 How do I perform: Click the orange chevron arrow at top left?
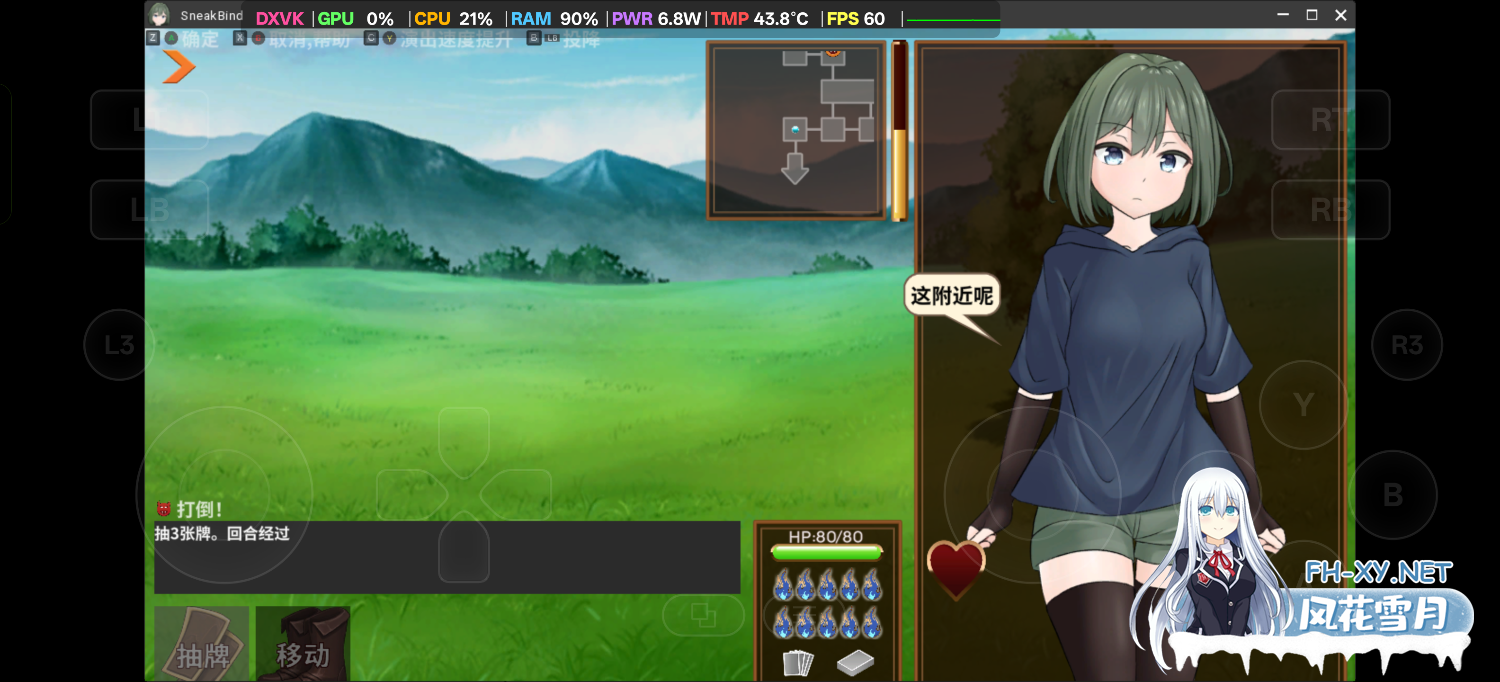click(179, 66)
